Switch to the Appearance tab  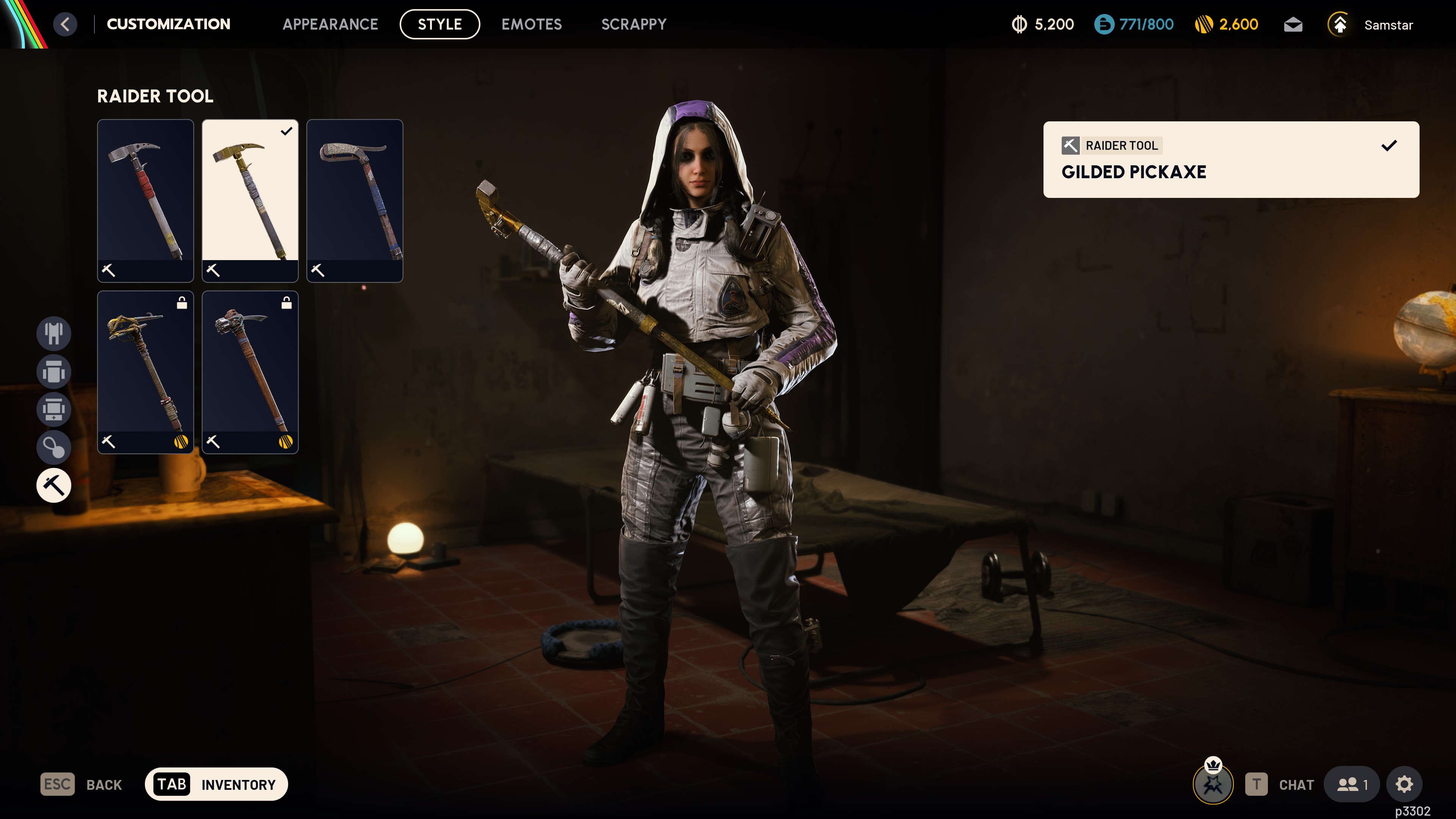point(330,24)
